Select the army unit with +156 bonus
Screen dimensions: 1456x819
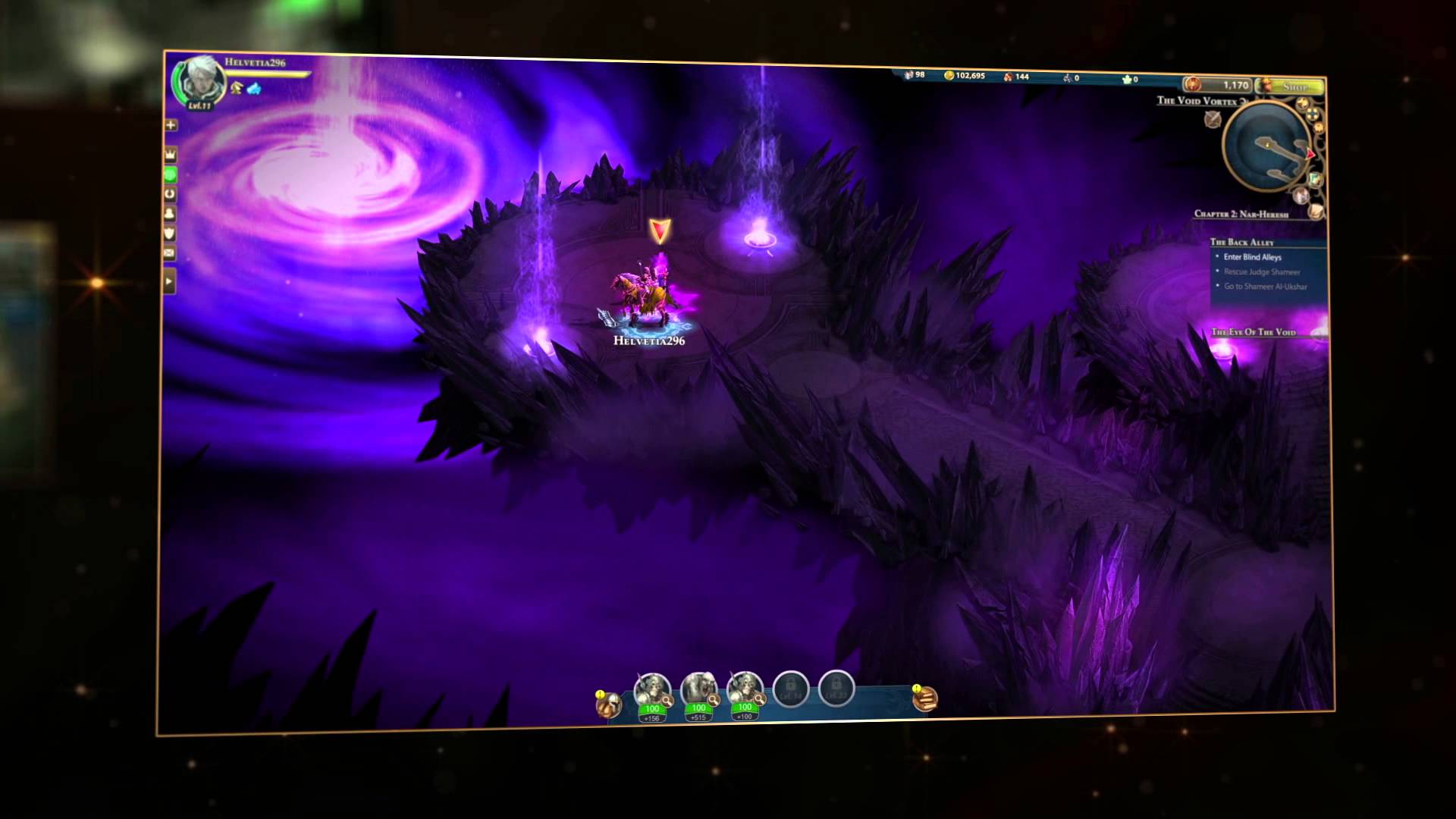click(x=652, y=689)
